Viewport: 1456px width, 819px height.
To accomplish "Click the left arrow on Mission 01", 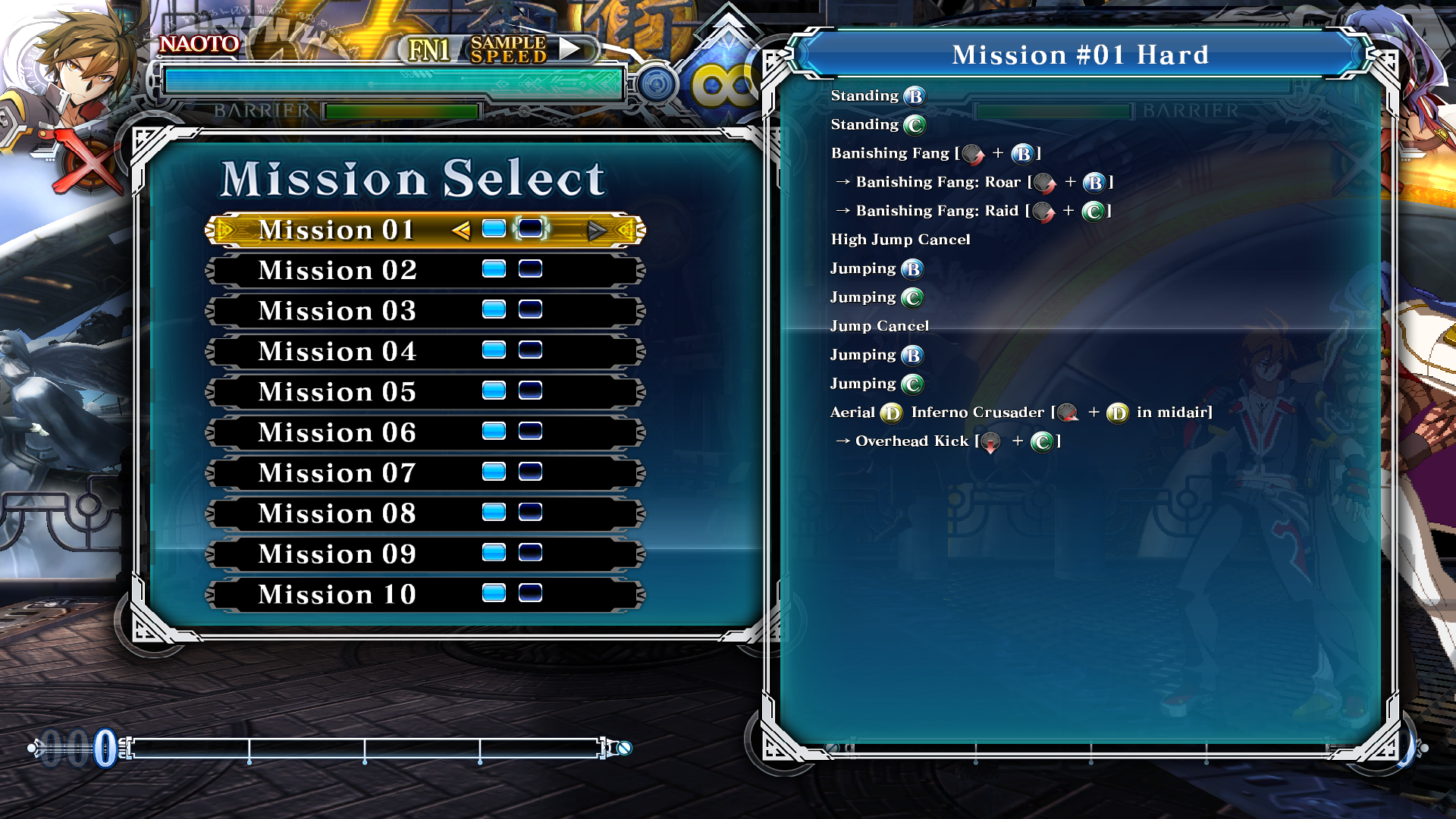I will (460, 230).
